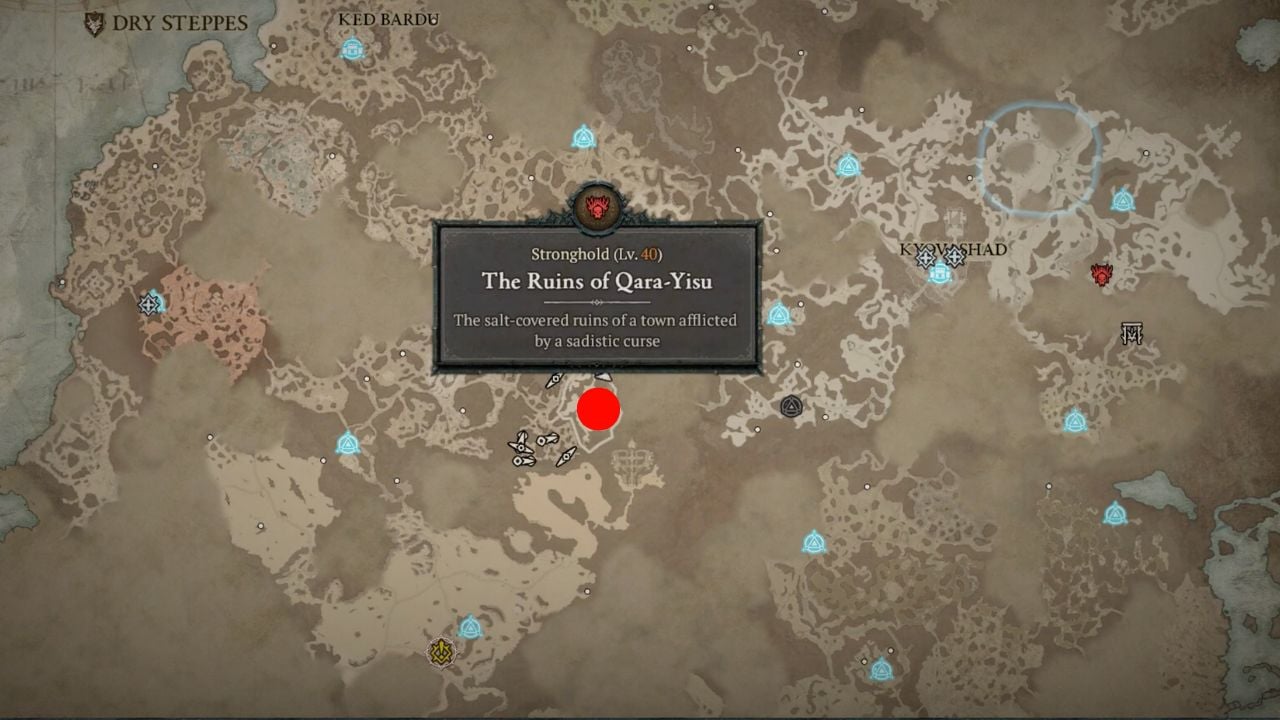This screenshot has height=720, width=1280.
Task: Open the Kyovashad waypoint icon
Action: [938, 272]
